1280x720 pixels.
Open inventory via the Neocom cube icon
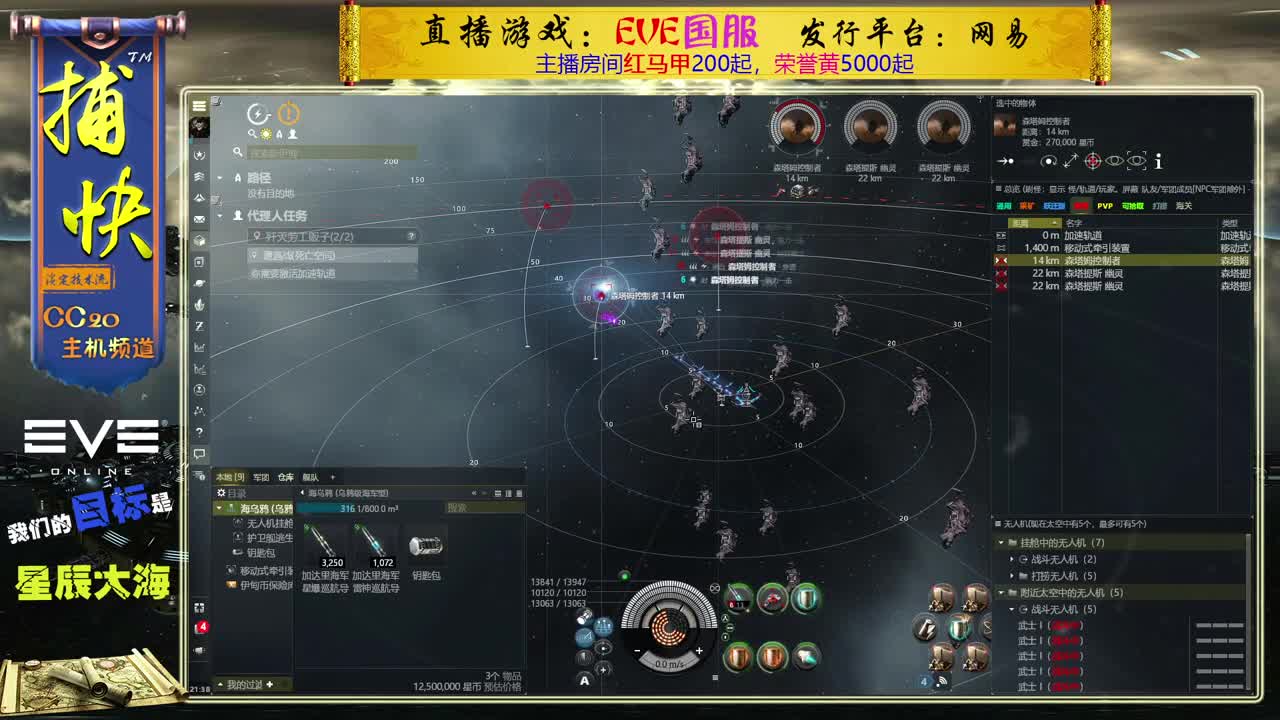tap(199, 240)
